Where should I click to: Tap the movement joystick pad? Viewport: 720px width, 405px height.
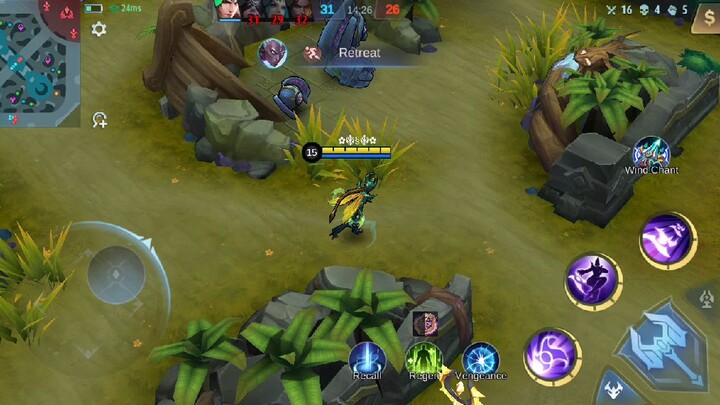(115, 275)
